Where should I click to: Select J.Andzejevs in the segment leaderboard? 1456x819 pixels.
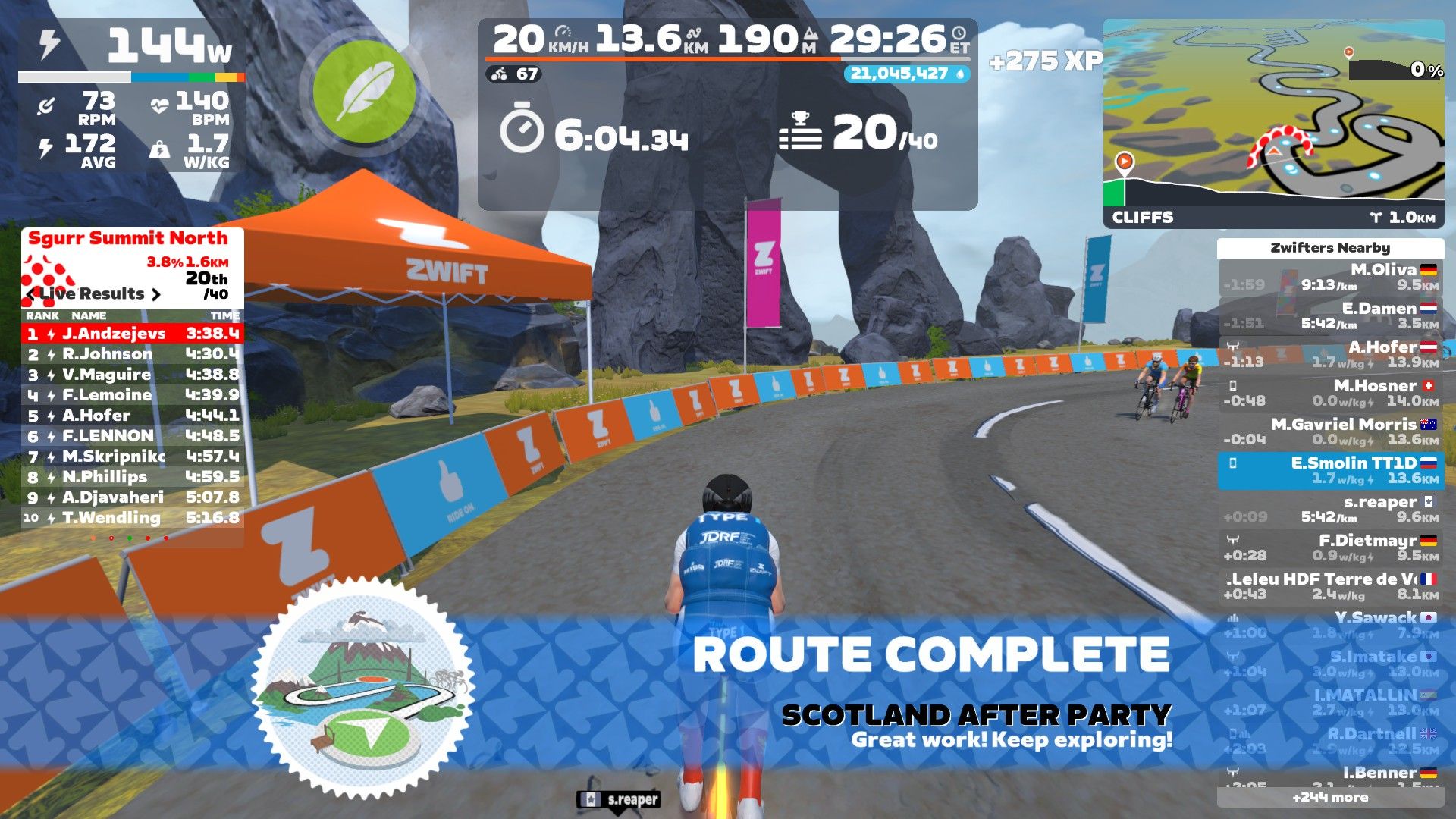133,333
